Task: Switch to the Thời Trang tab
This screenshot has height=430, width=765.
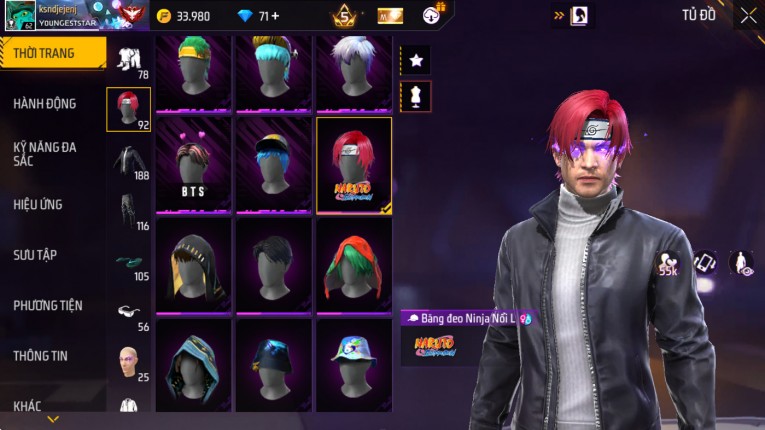Action: 52,53
